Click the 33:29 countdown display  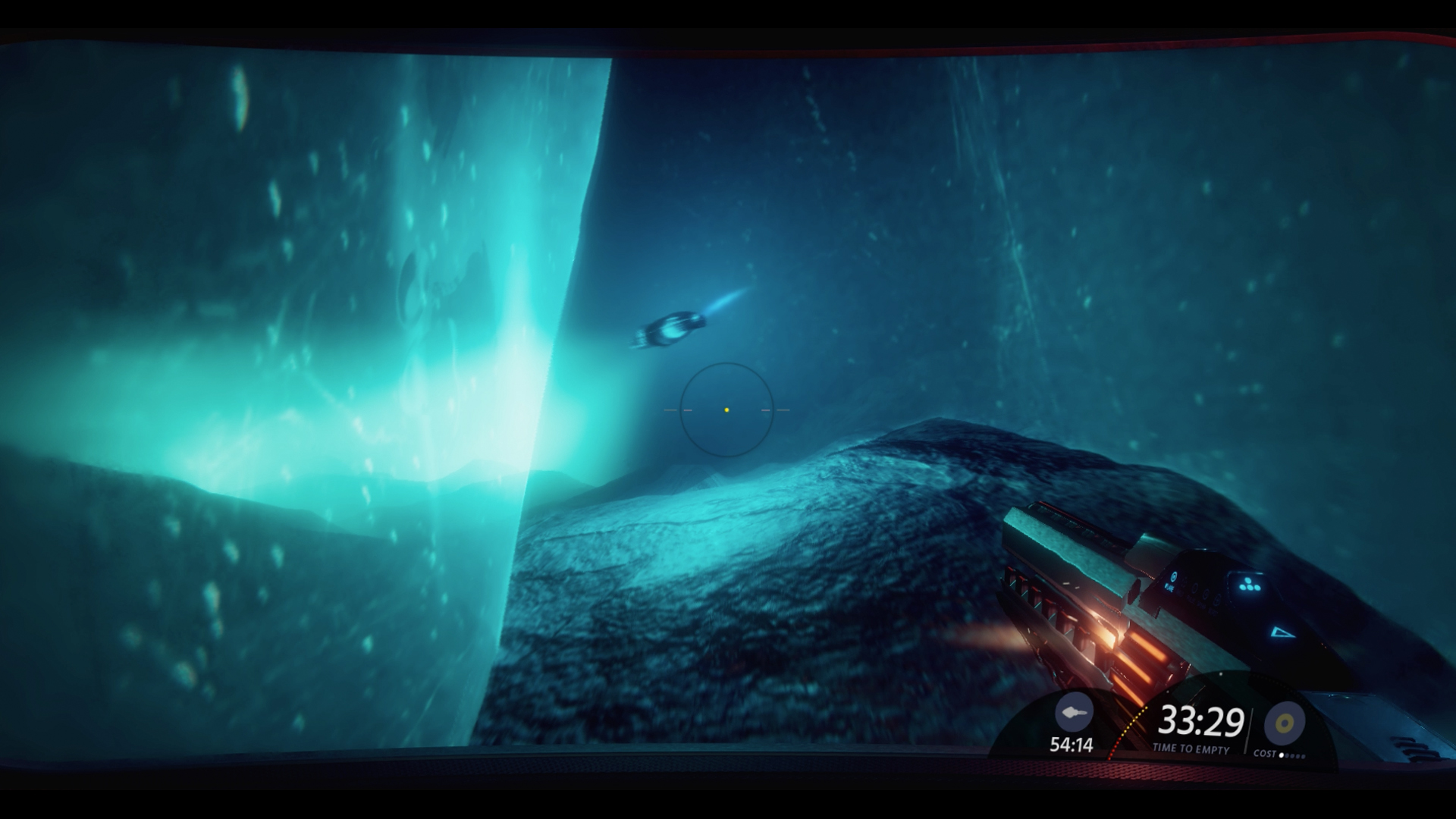[x=1200, y=720]
